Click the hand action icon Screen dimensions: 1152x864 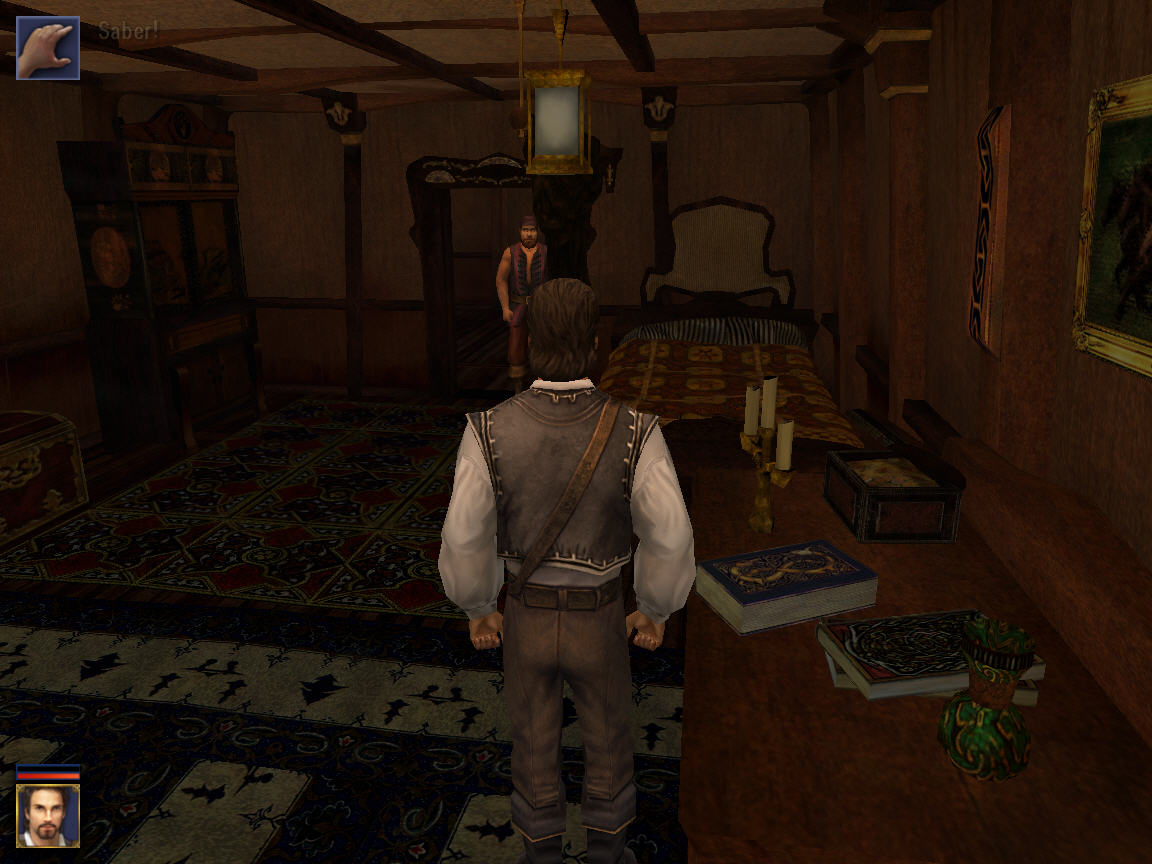point(48,47)
